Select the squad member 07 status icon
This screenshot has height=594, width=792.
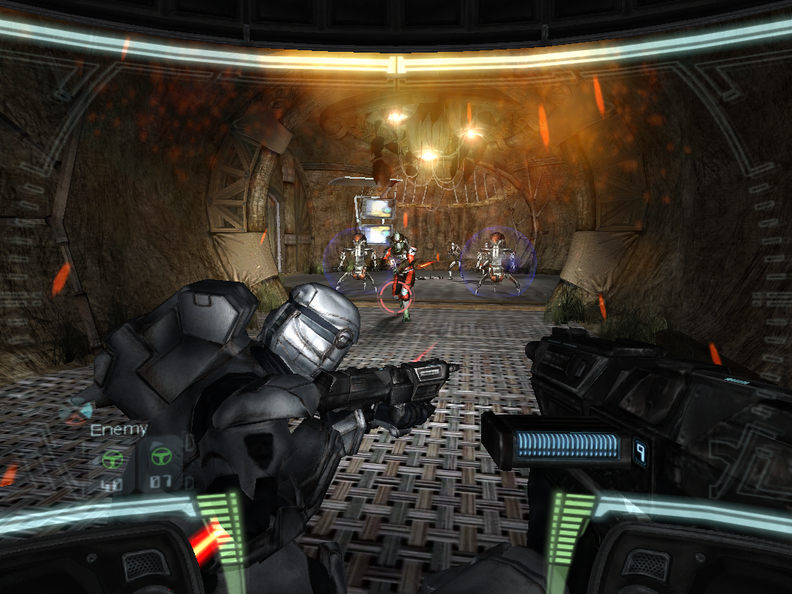pos(160,459)
